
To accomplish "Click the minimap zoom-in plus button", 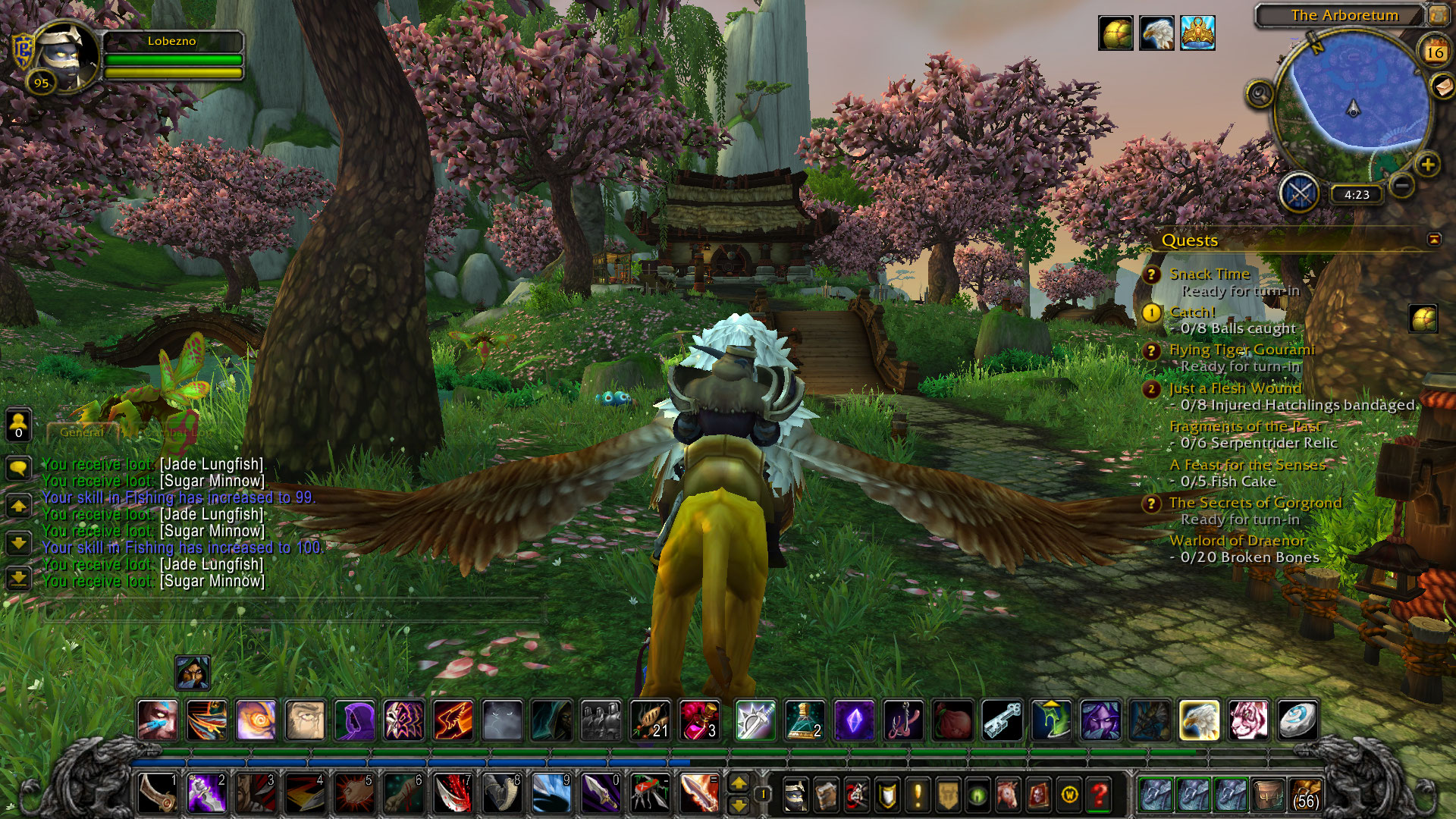I will 1427,165.
